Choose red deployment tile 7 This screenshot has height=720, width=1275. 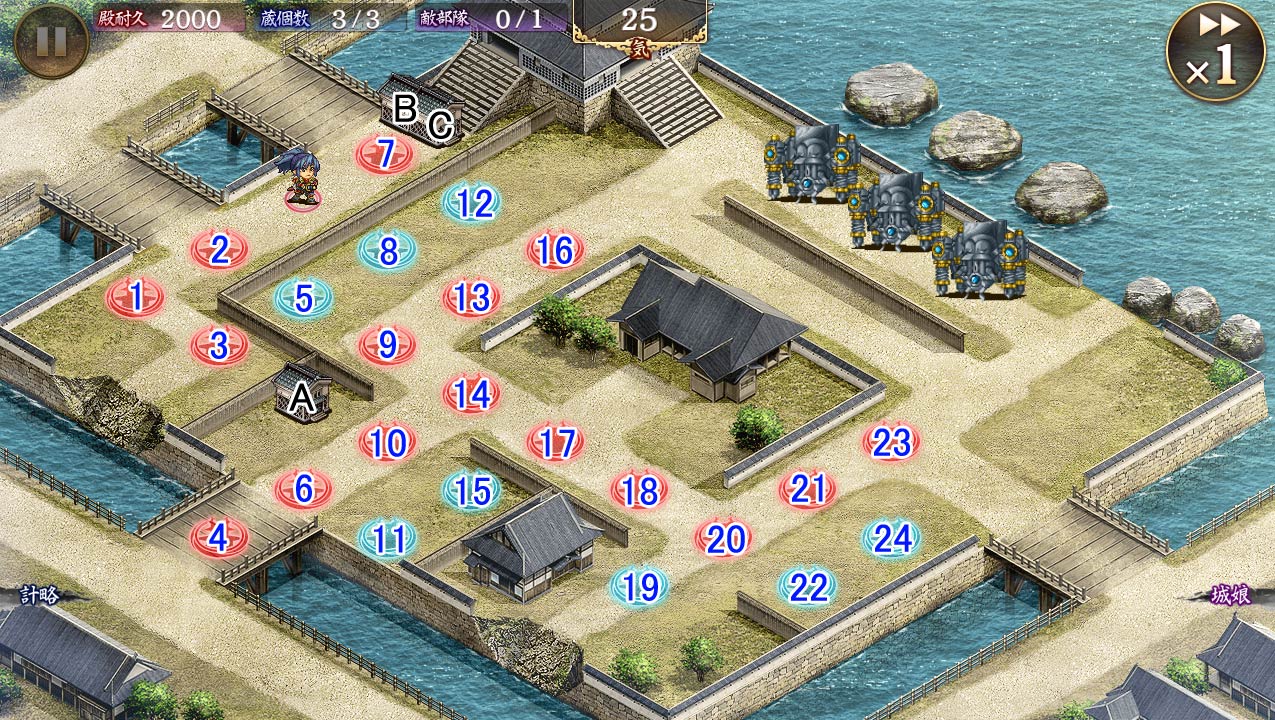click(x=385, y=154)
